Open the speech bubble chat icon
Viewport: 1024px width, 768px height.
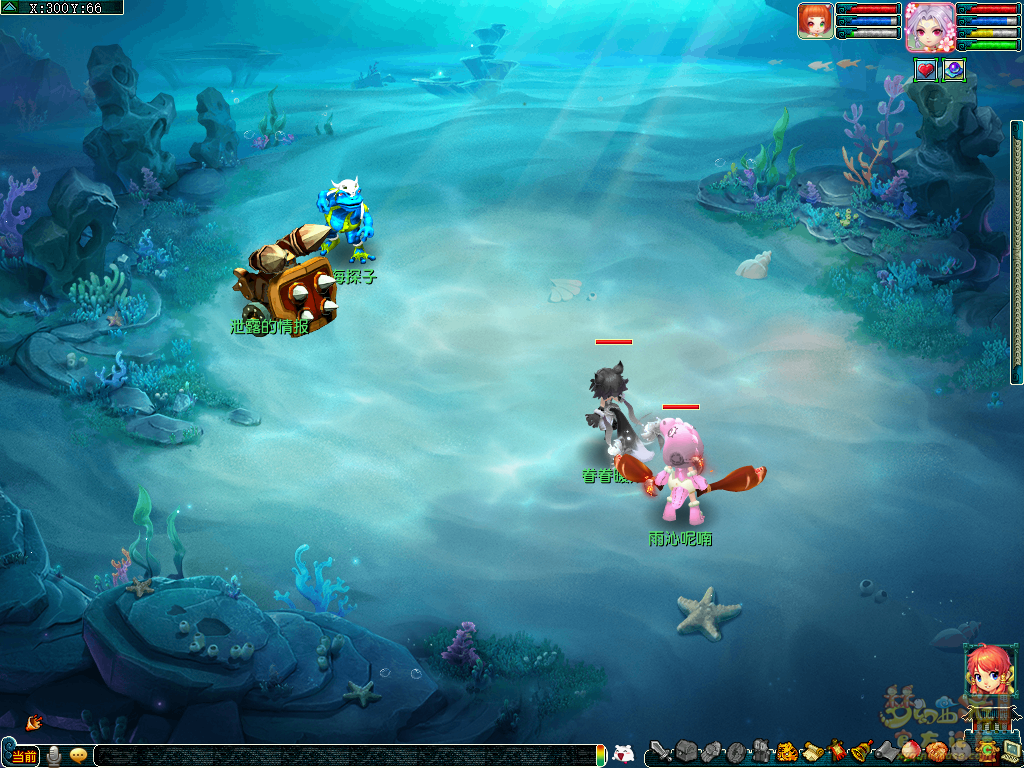coord(78,756)
